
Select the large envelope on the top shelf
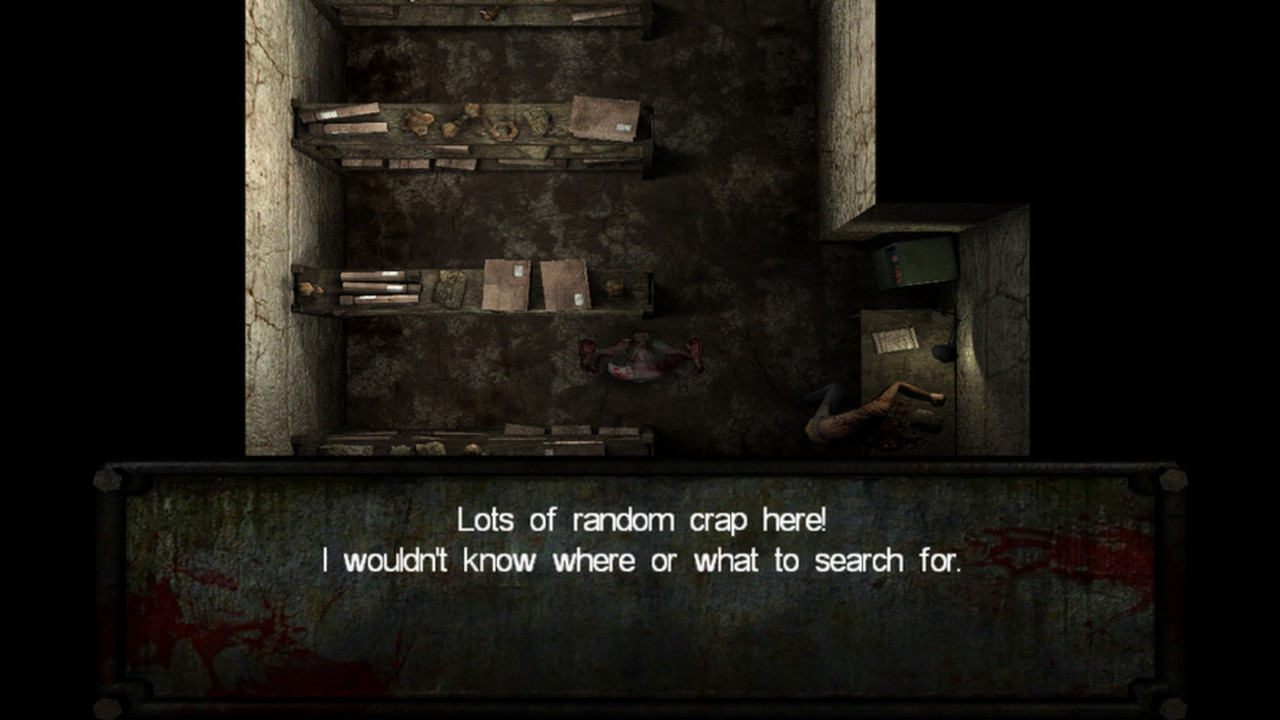[x=607, y=117]
